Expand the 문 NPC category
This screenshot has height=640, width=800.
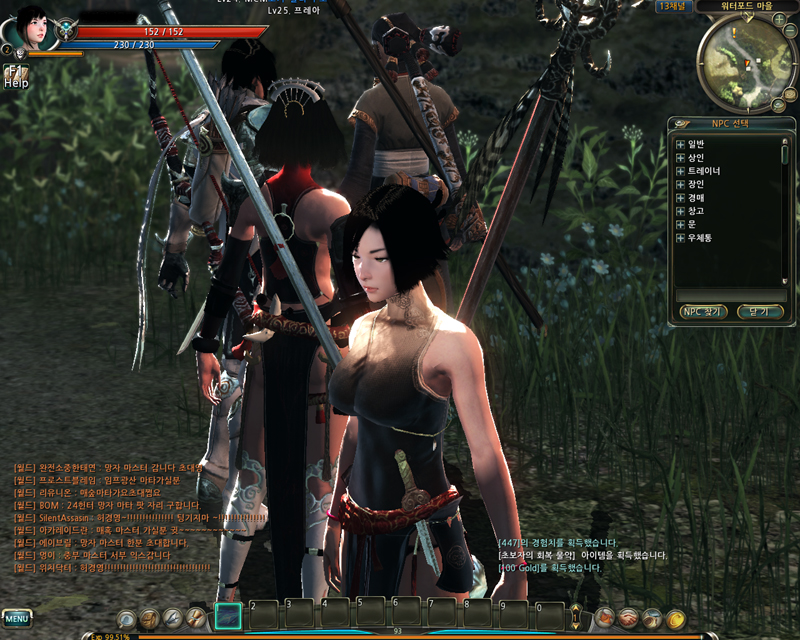click(680, 224)
